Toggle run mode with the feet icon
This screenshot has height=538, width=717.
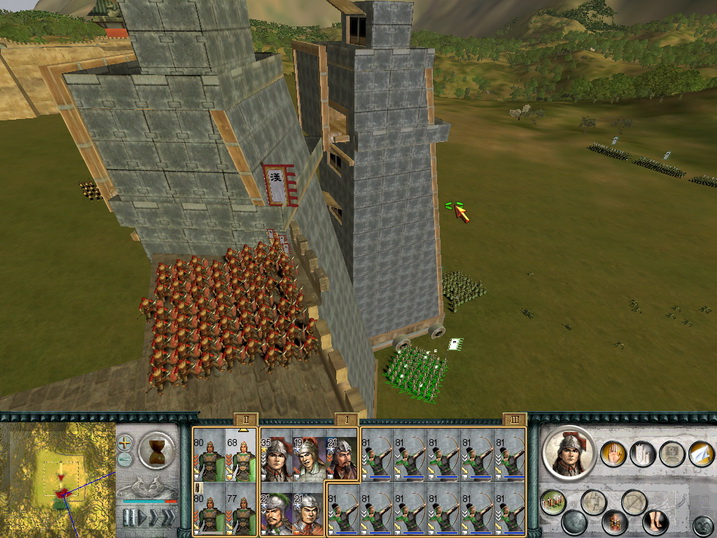[x=658, y=521]
